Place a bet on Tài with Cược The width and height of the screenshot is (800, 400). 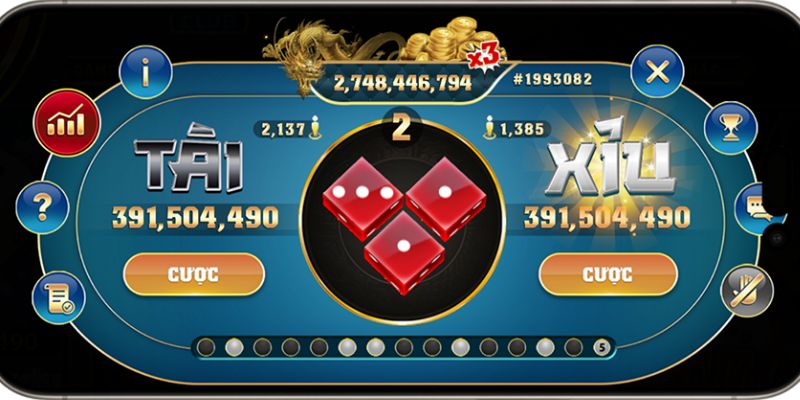pyautogui.click(x=194, y=273)
